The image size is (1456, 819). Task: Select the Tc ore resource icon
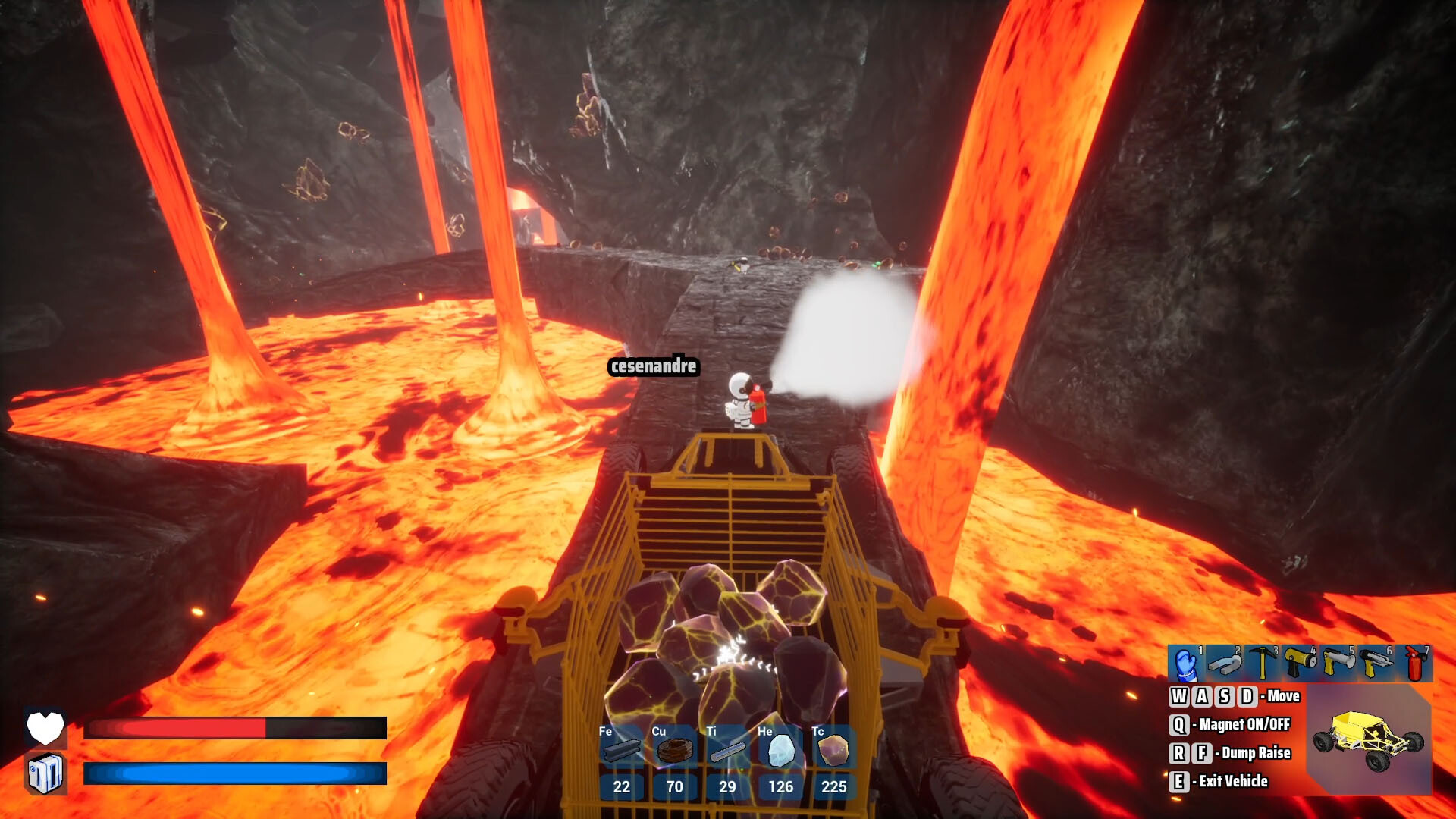(833, 749)
